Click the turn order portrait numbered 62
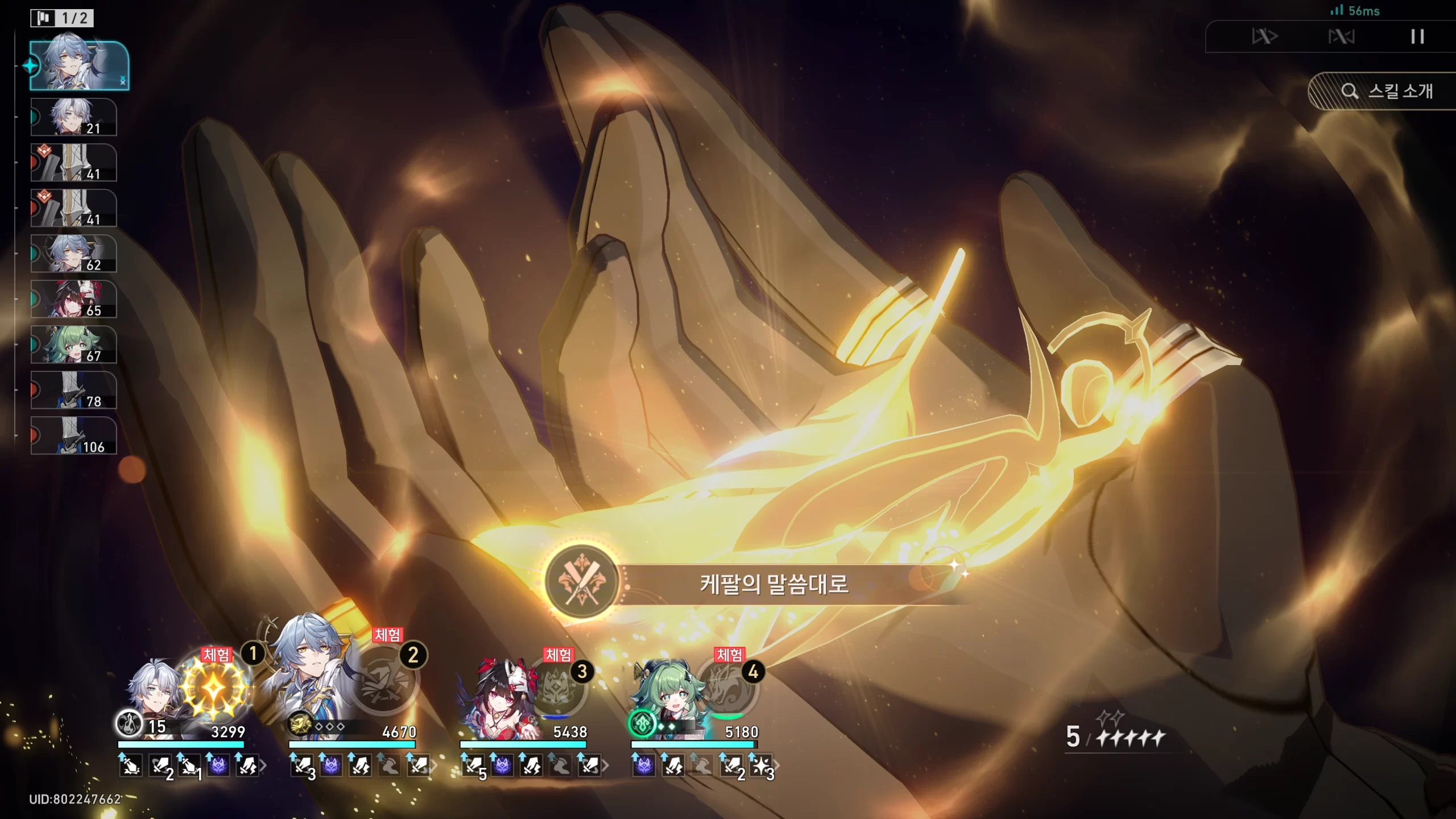The width and height of the screenshot is (1456, 819). (x=74, y=254)
